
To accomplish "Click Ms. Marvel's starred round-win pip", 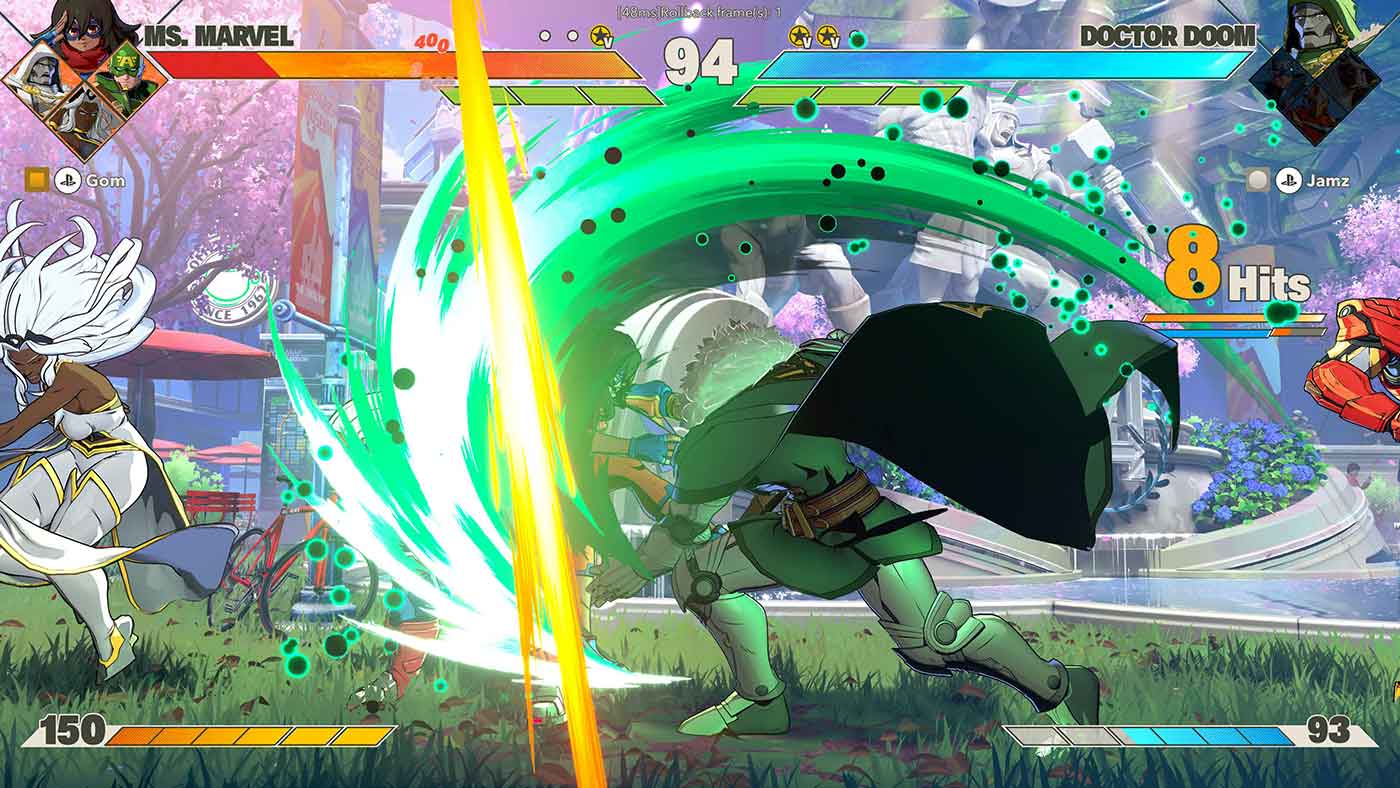I will tap(599, 33).
